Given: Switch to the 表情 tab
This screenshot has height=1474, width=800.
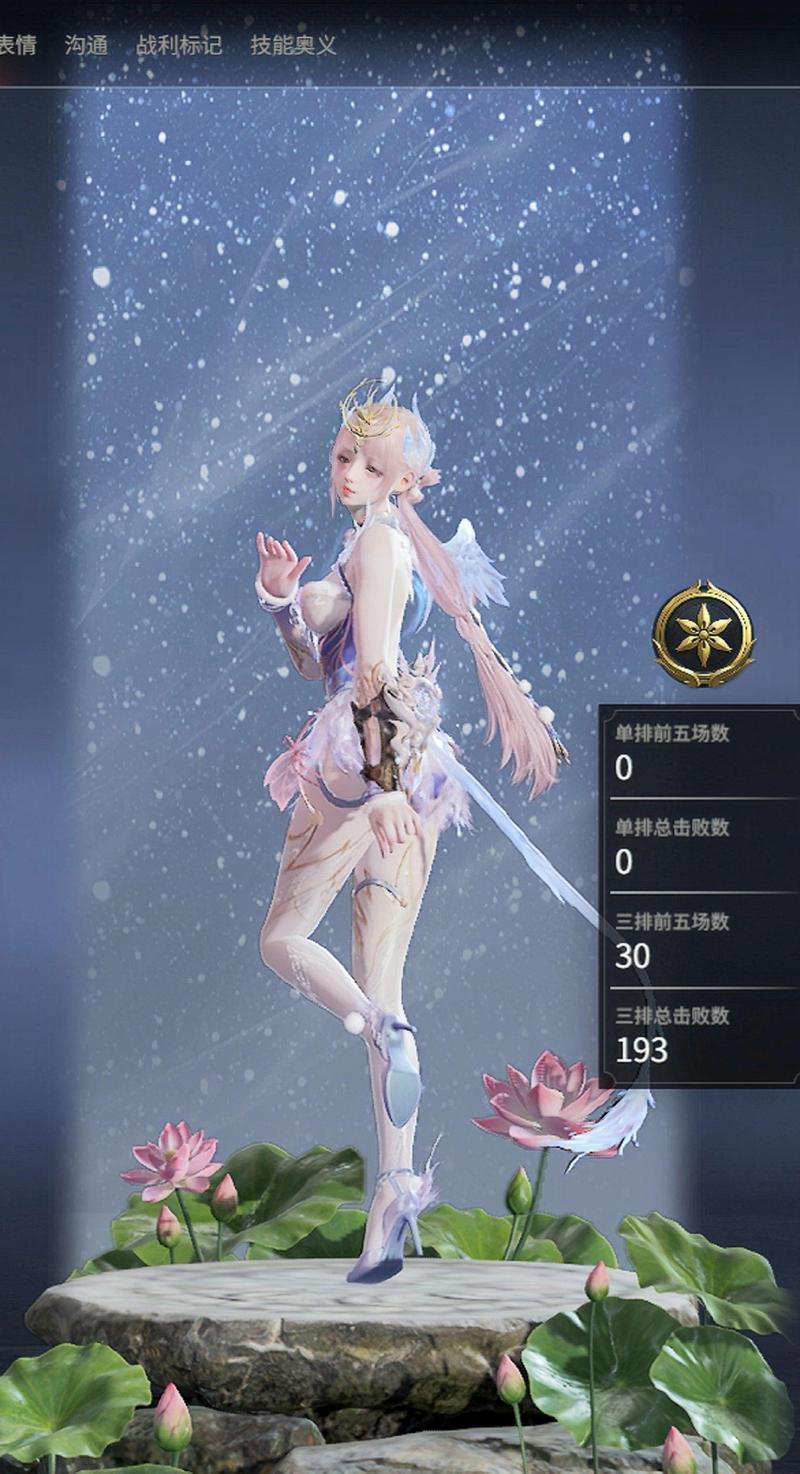Looking at the screenshot, I should click(17, 45).
